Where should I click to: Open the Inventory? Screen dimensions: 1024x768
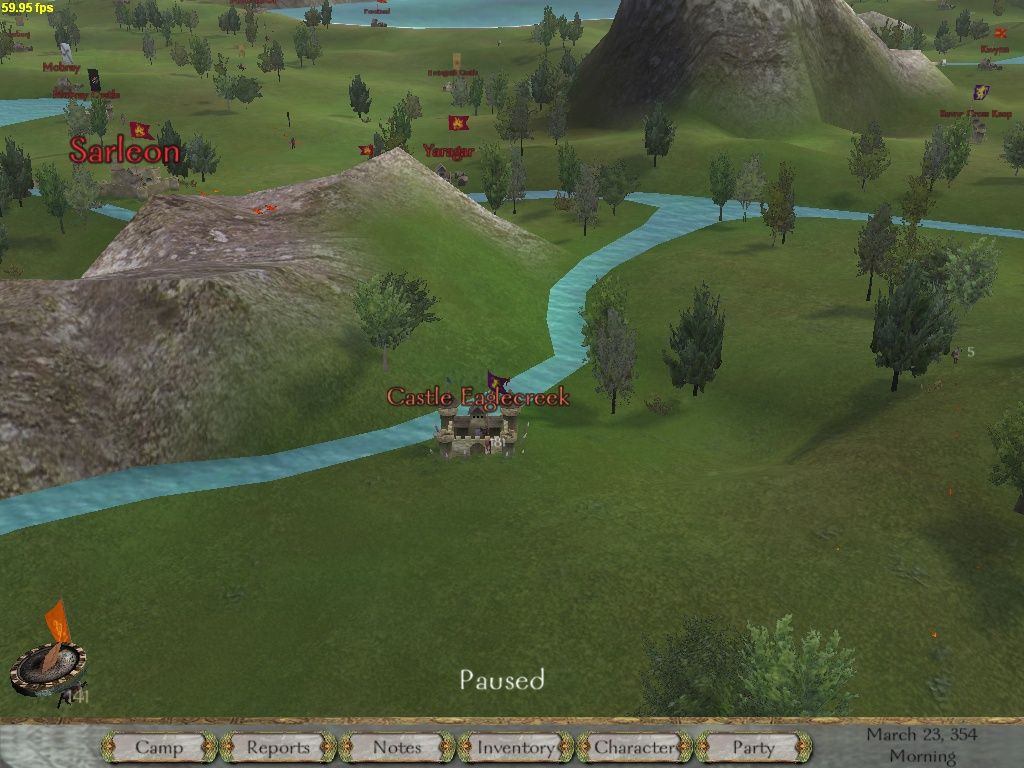pos(516,747)
